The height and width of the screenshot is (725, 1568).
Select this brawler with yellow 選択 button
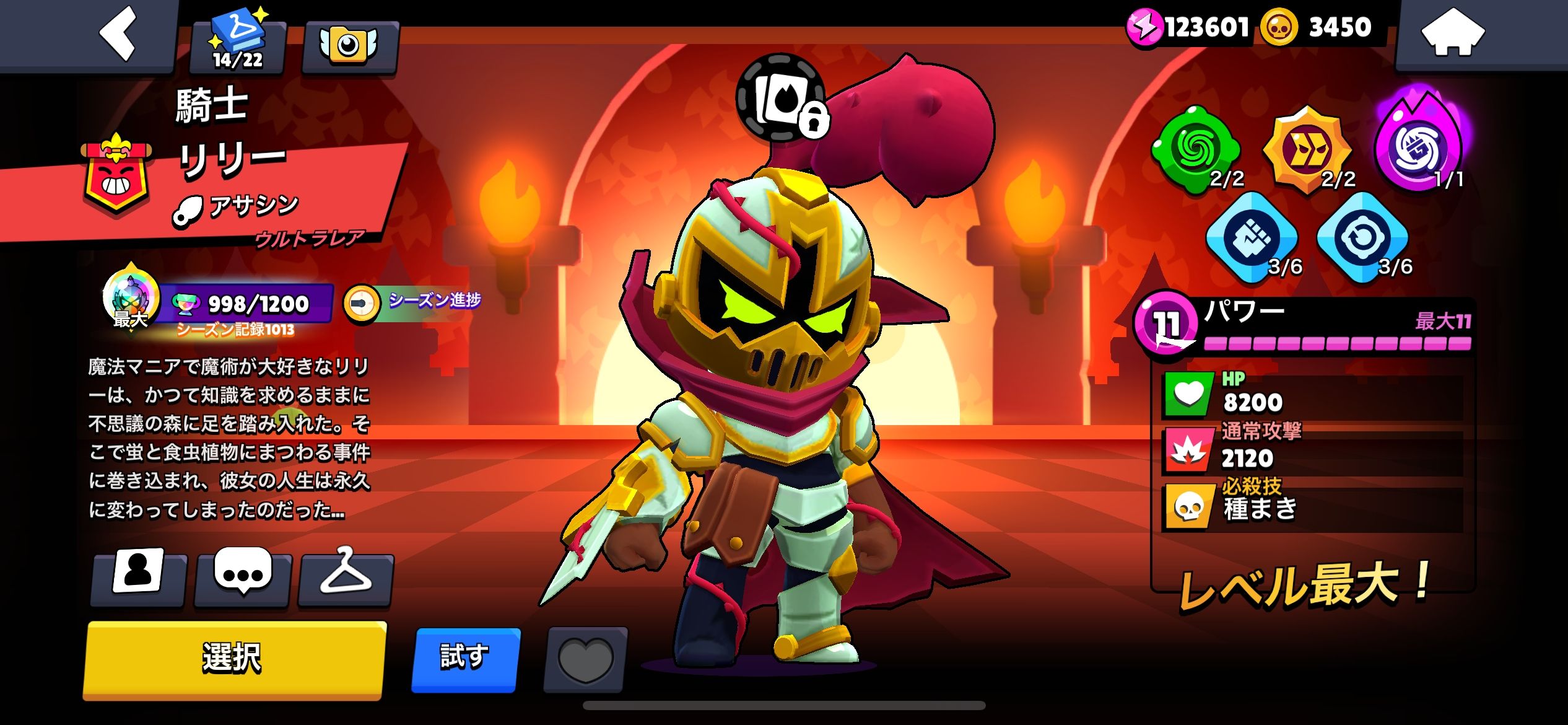click(x=234, y=659)
